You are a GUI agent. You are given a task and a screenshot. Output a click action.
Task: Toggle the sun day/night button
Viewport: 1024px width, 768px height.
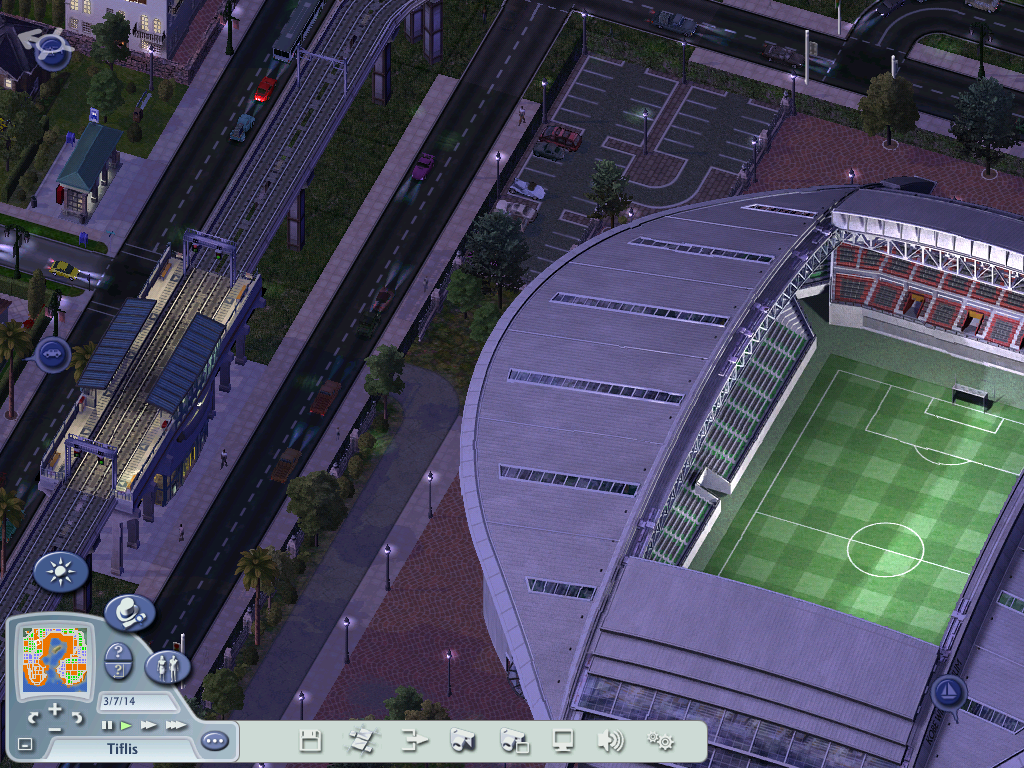point(60,572)
